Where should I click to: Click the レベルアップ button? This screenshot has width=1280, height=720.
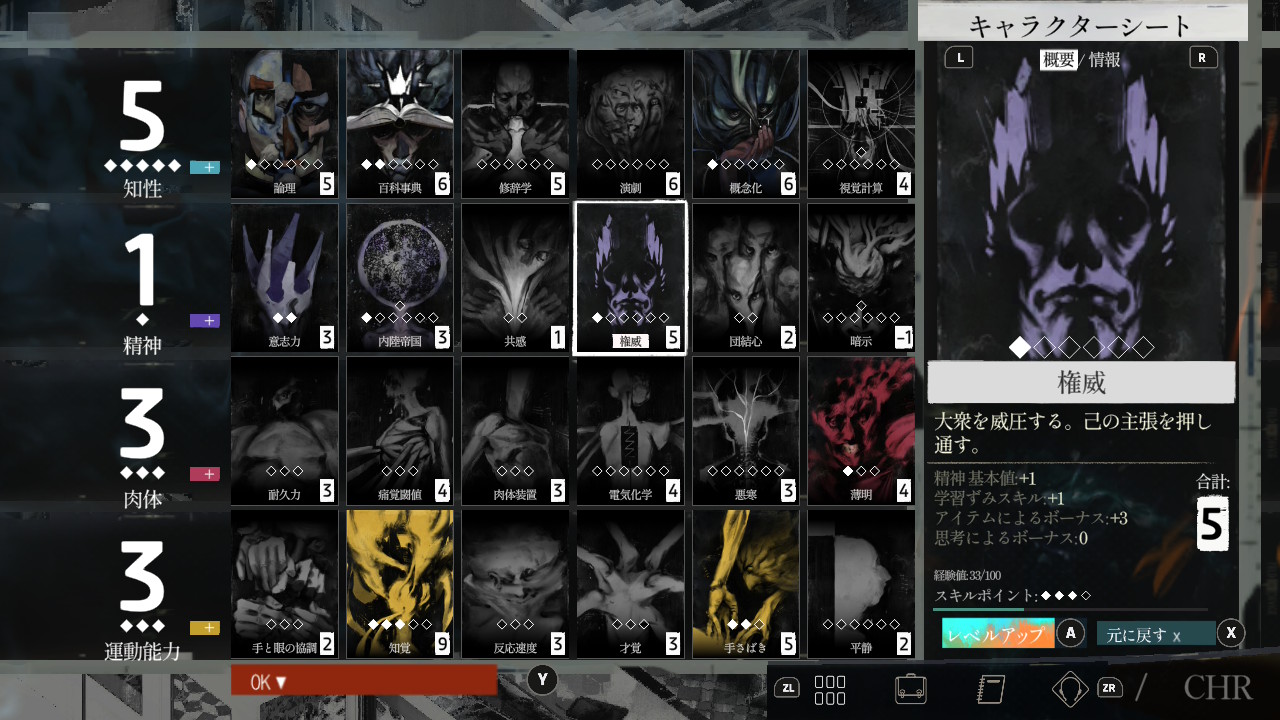(998, 634)
